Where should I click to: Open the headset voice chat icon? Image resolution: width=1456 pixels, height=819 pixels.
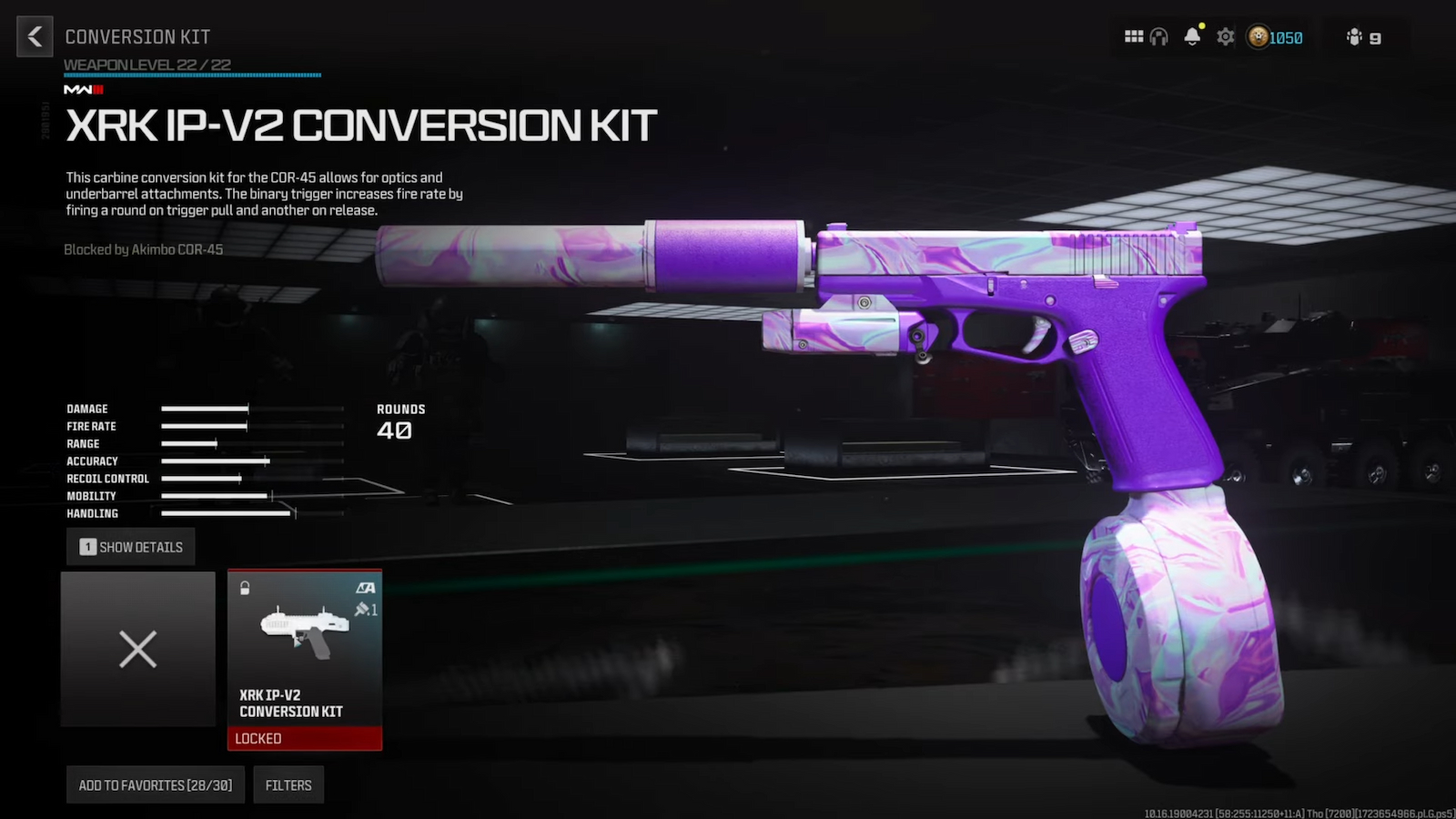(x=1158, y=37)
